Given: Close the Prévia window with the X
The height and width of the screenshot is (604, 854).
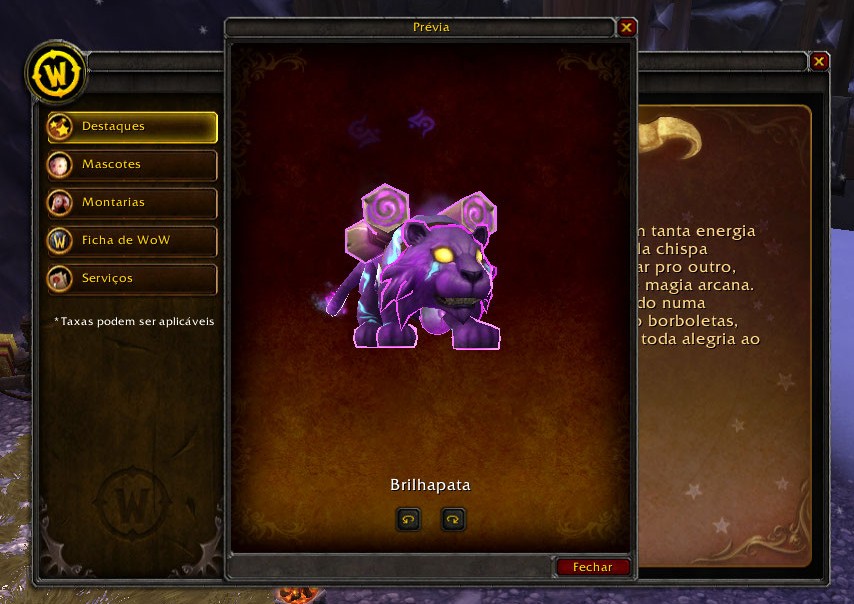Looking at the screenshot, I should tap(627, 28).
